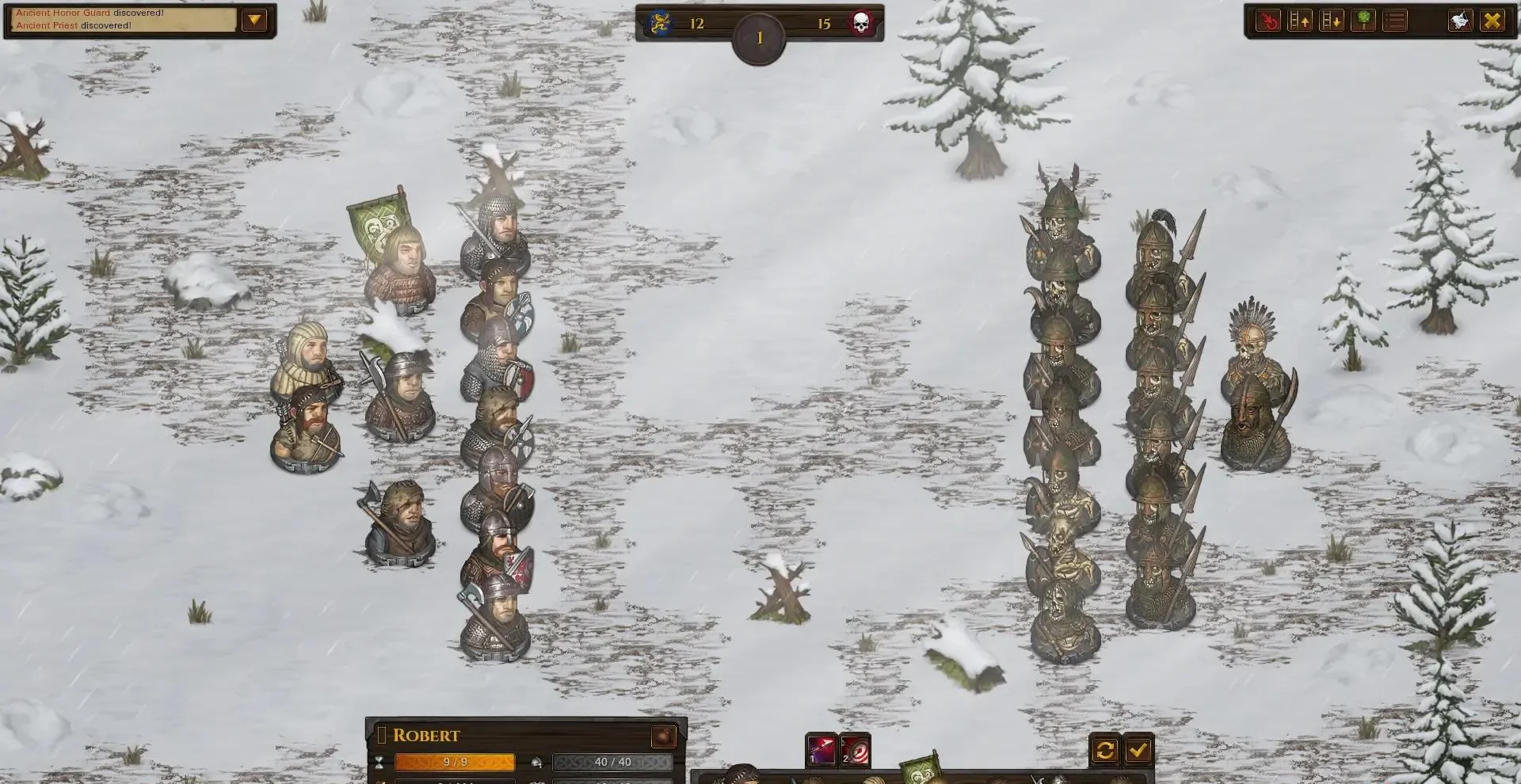Click the red arrow target icon
1521x784 pixels.
pyautogui.click(x=1268, y=21)
